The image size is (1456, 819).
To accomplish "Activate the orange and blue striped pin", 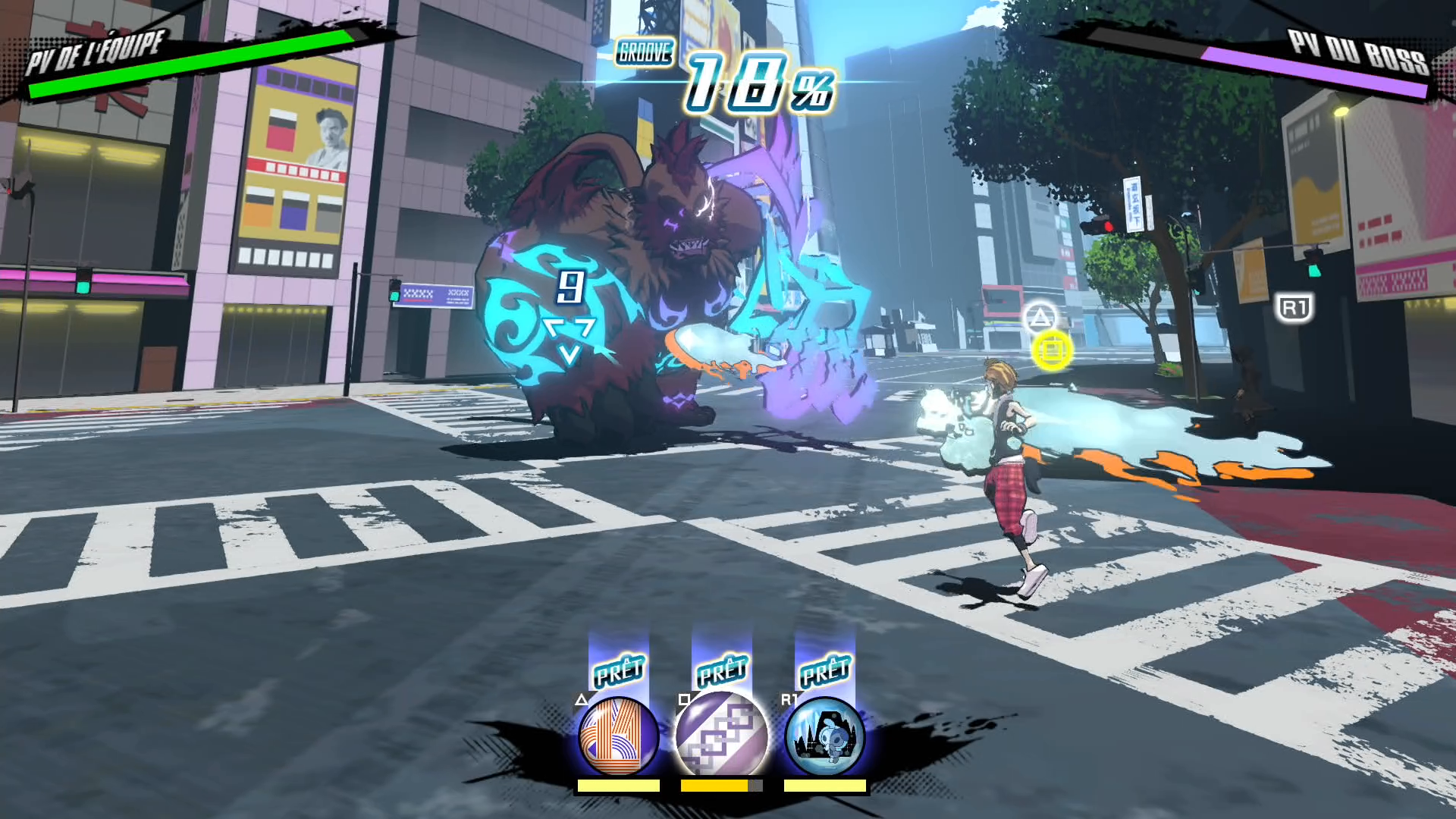I will tap(618, 736).
